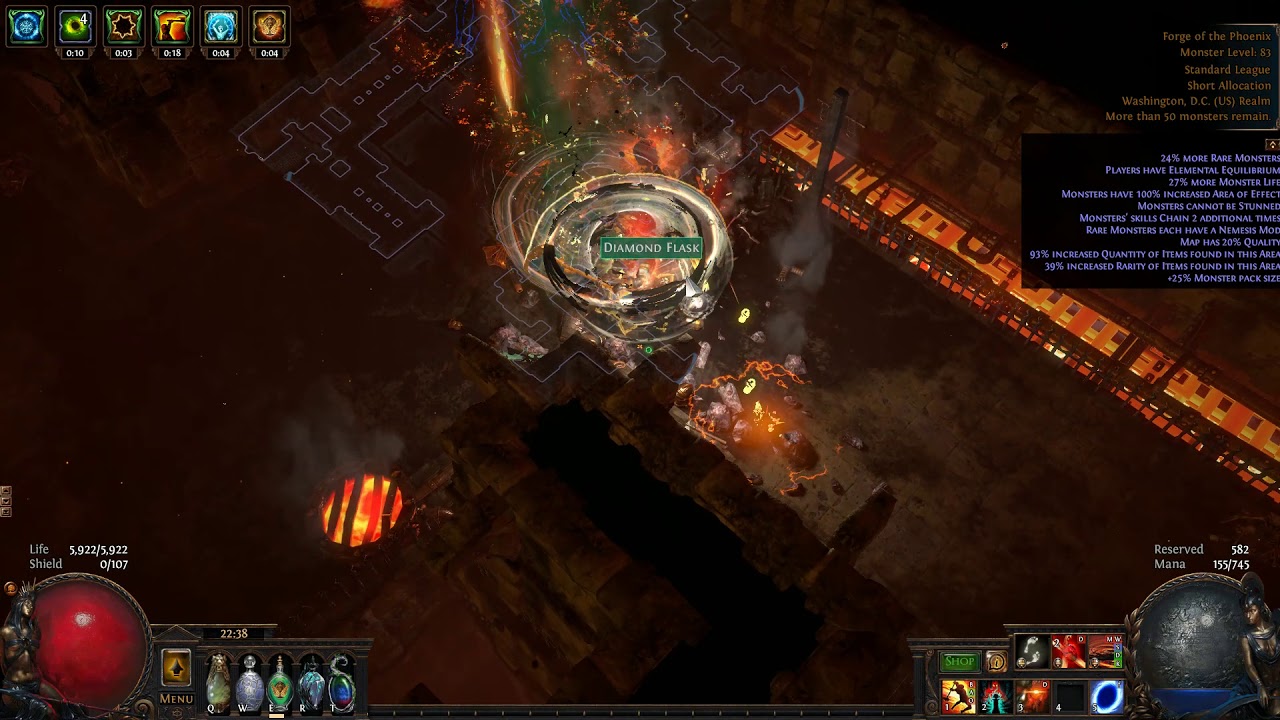The image size is (1280, 720).
Task: Use the green winged flask in slot E
Action: click(280, 682)
